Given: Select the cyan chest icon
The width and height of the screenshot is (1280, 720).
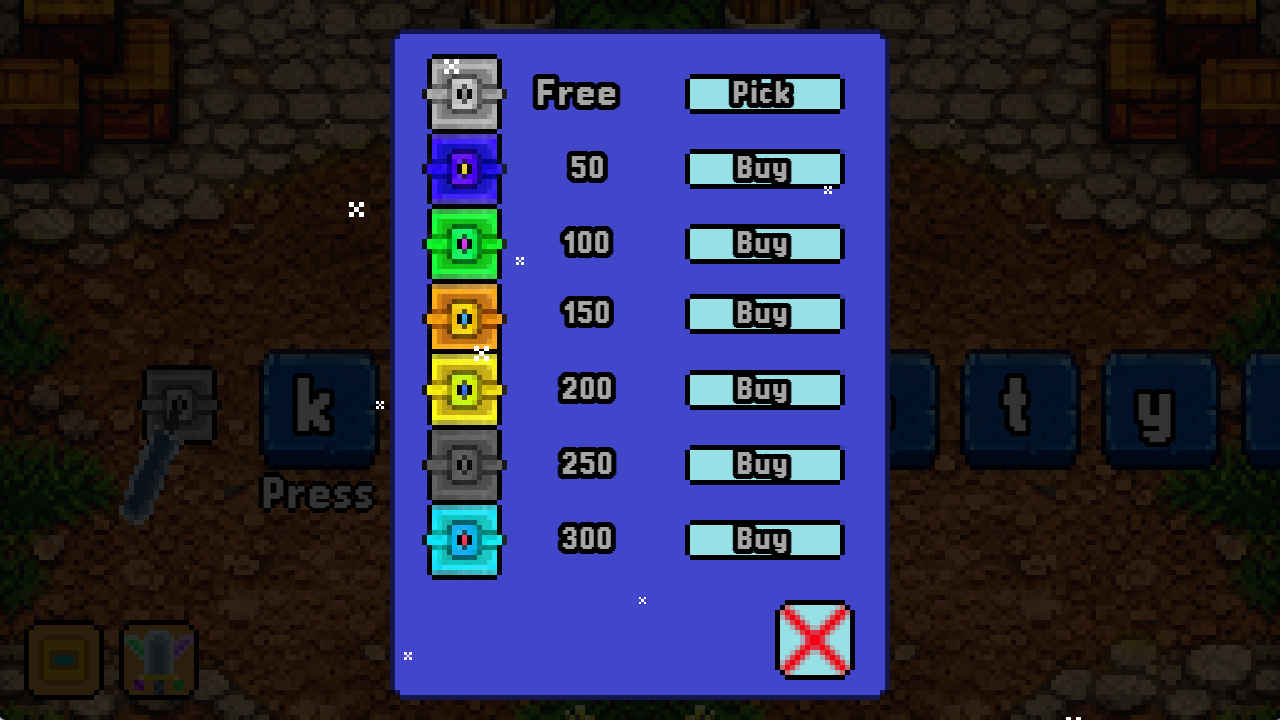Looking at the screenshot, I should (464, 540).
